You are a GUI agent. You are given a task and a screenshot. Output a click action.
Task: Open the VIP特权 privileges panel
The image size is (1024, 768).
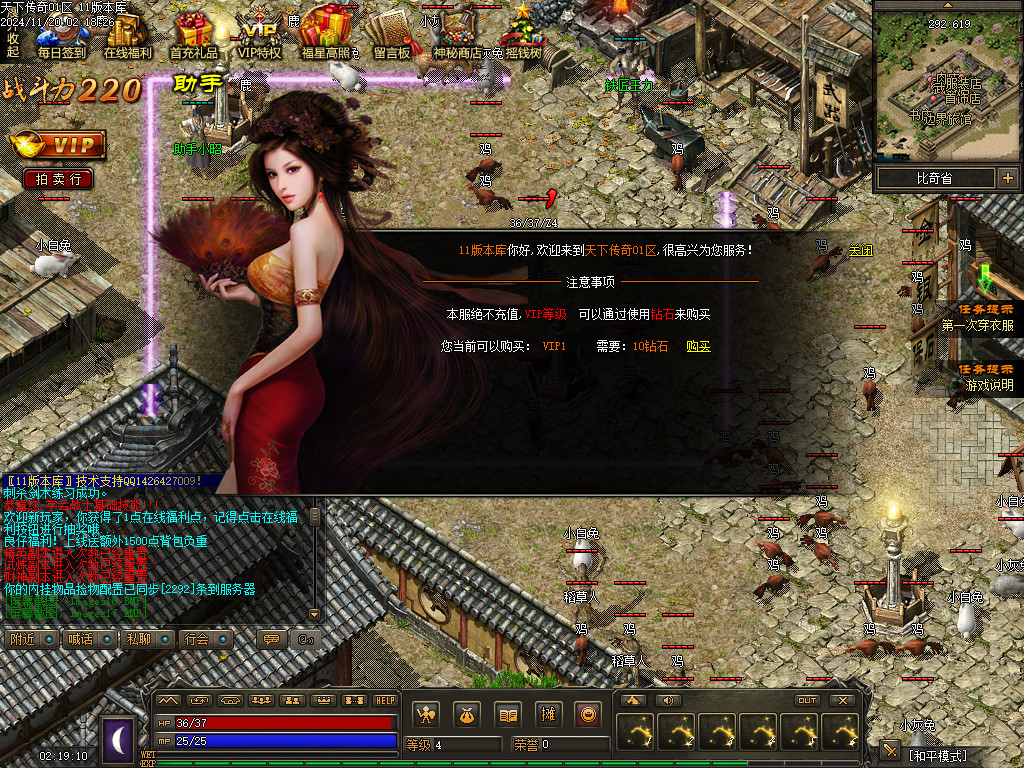260,37
